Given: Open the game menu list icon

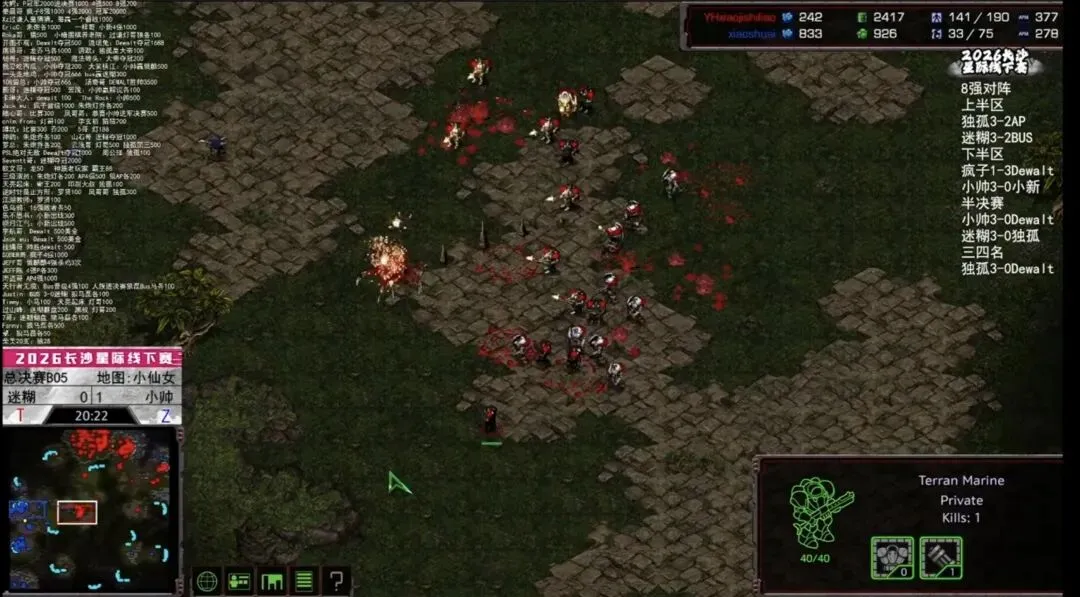Looking at the screenshot, I should [305, 580].
